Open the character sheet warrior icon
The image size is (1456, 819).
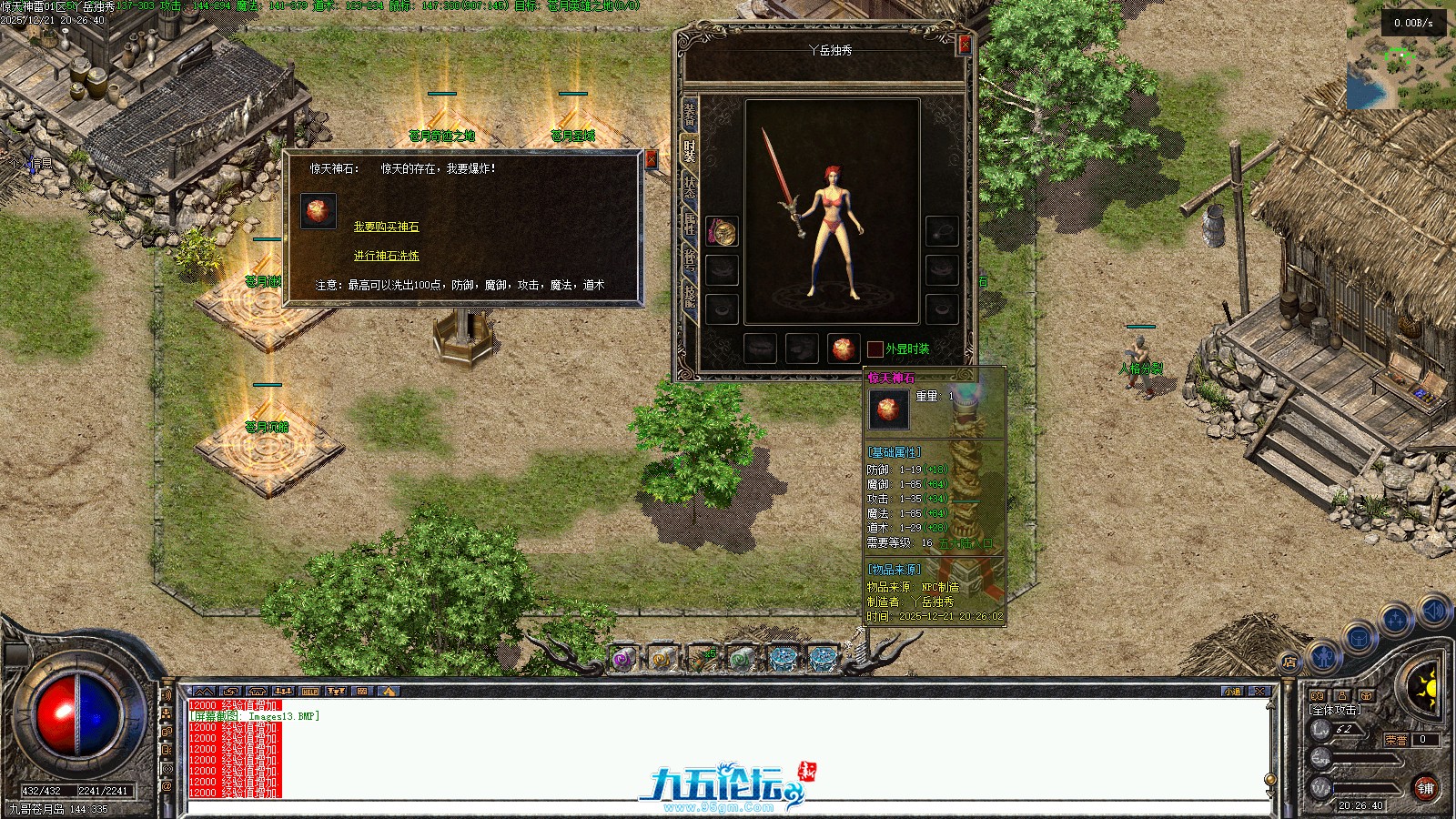pyautogui.click(x=1323, y=654)
